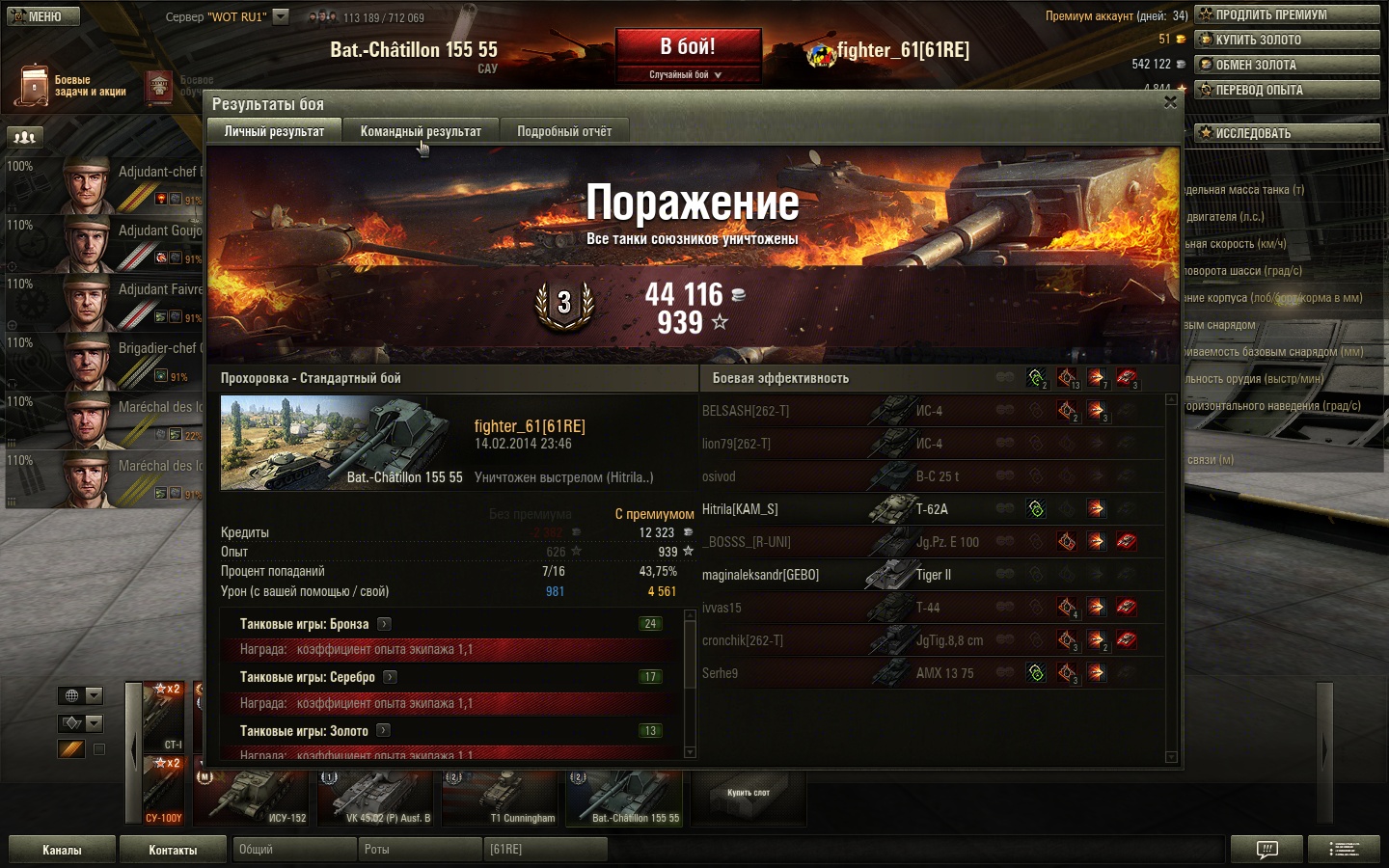Click Продлить премиум button

(x=1287, y=14)
